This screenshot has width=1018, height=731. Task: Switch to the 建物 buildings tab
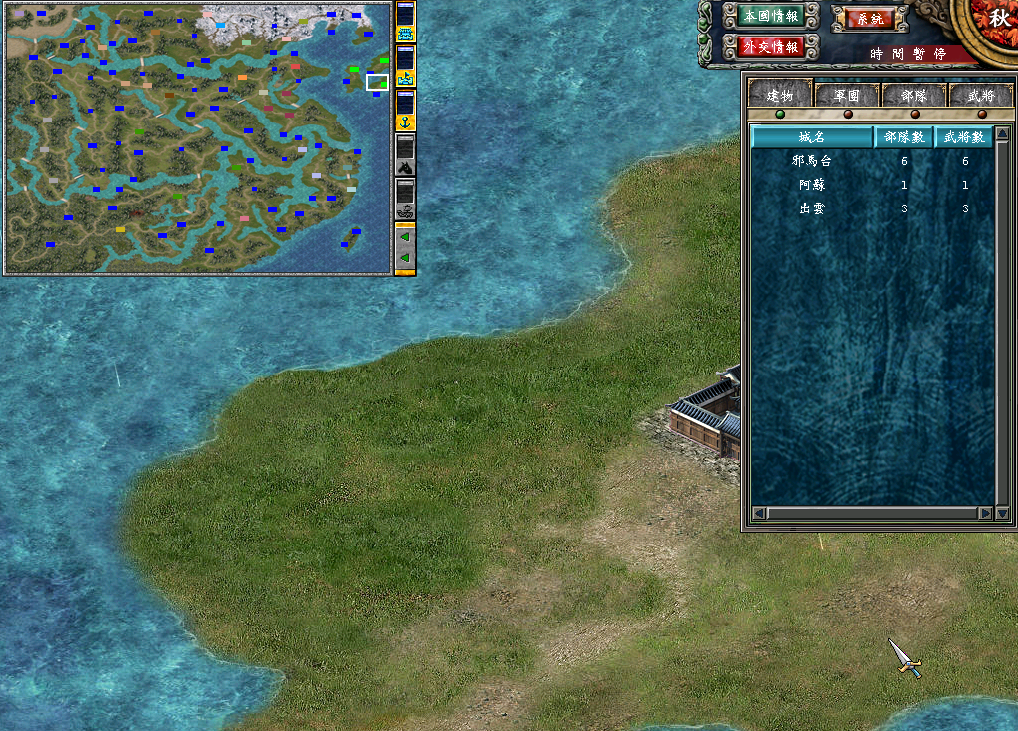coord(780,95)
